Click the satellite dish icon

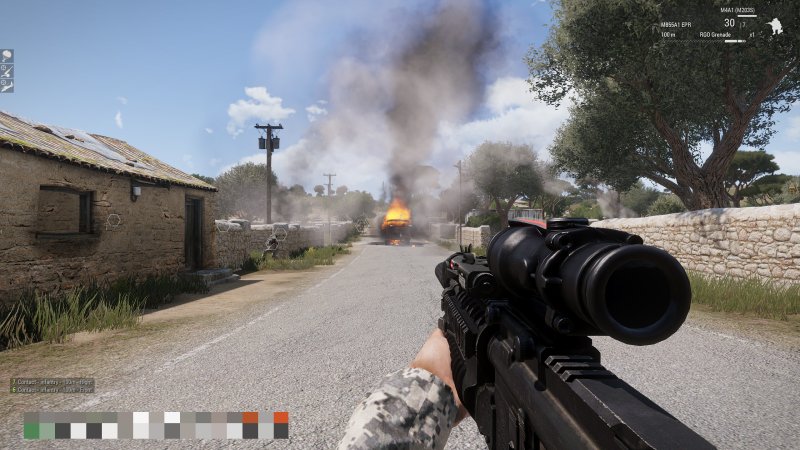pos(7,56)
